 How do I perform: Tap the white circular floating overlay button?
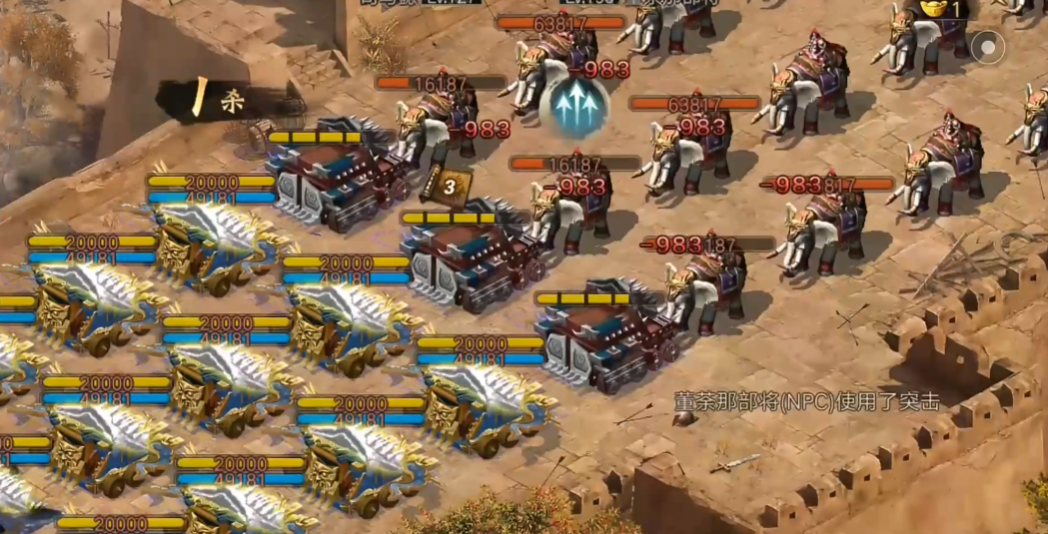coord(988,47)
